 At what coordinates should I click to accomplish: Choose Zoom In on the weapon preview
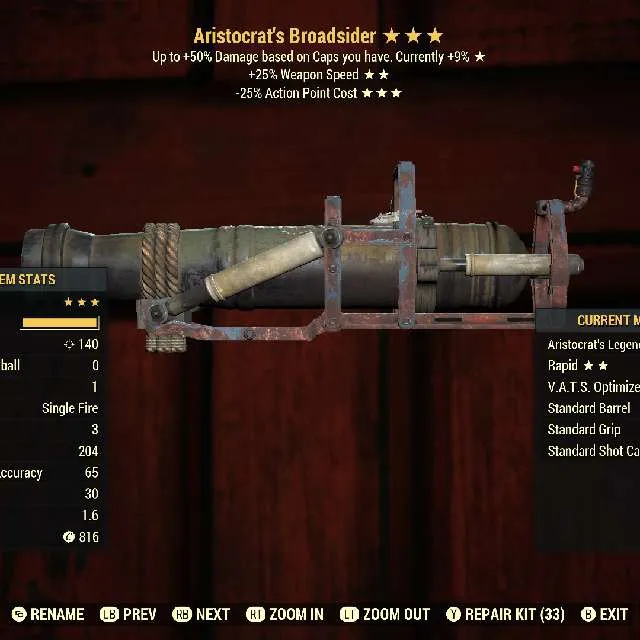[284, 614]
